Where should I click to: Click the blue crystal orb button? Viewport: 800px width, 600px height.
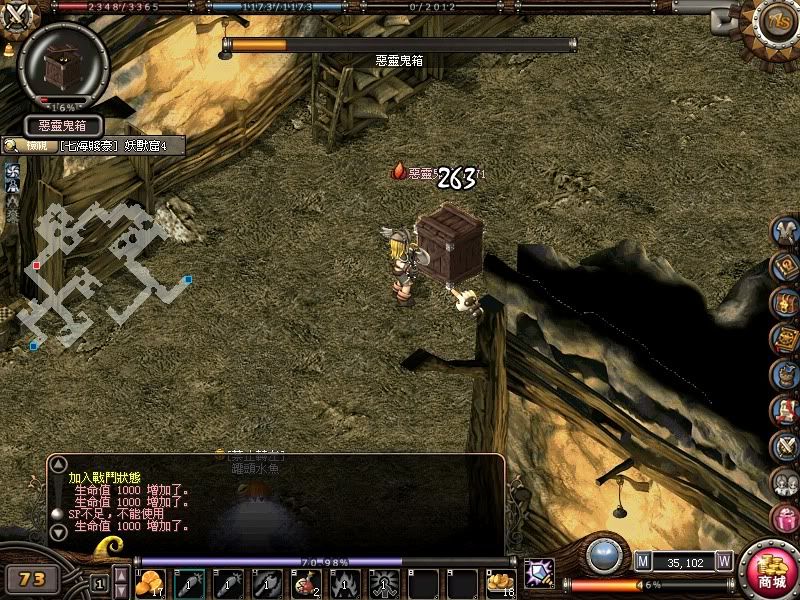(x=602, y=555)
